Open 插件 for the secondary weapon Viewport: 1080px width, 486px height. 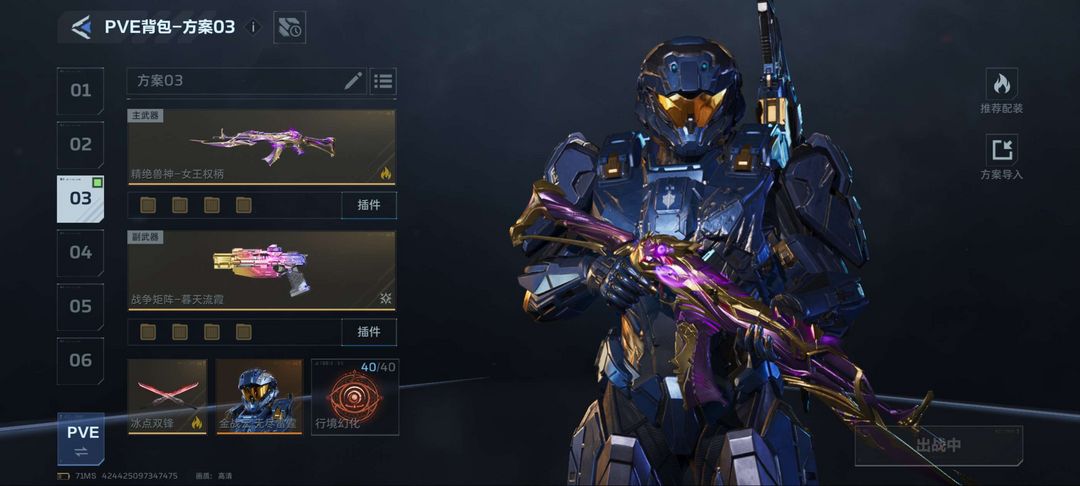[368, 332]
